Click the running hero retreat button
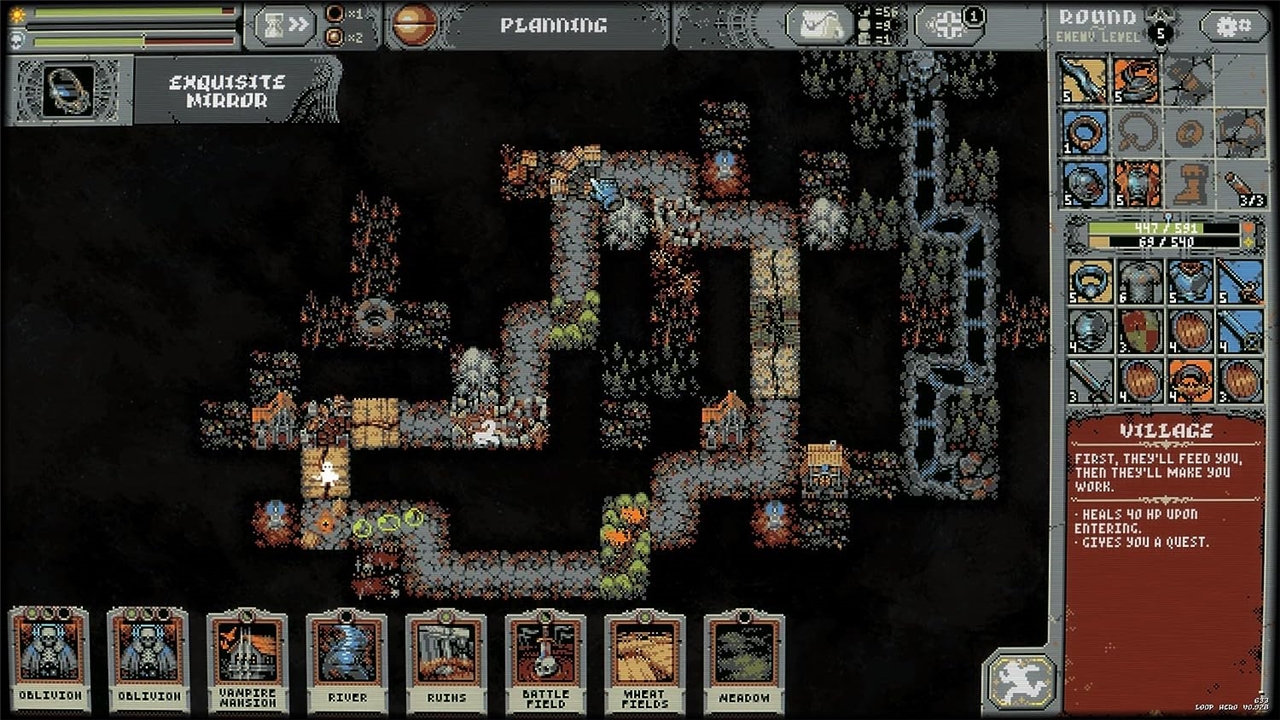Image resolution: width=1280 pixels, height=720 pixels. click(1020, 680)
